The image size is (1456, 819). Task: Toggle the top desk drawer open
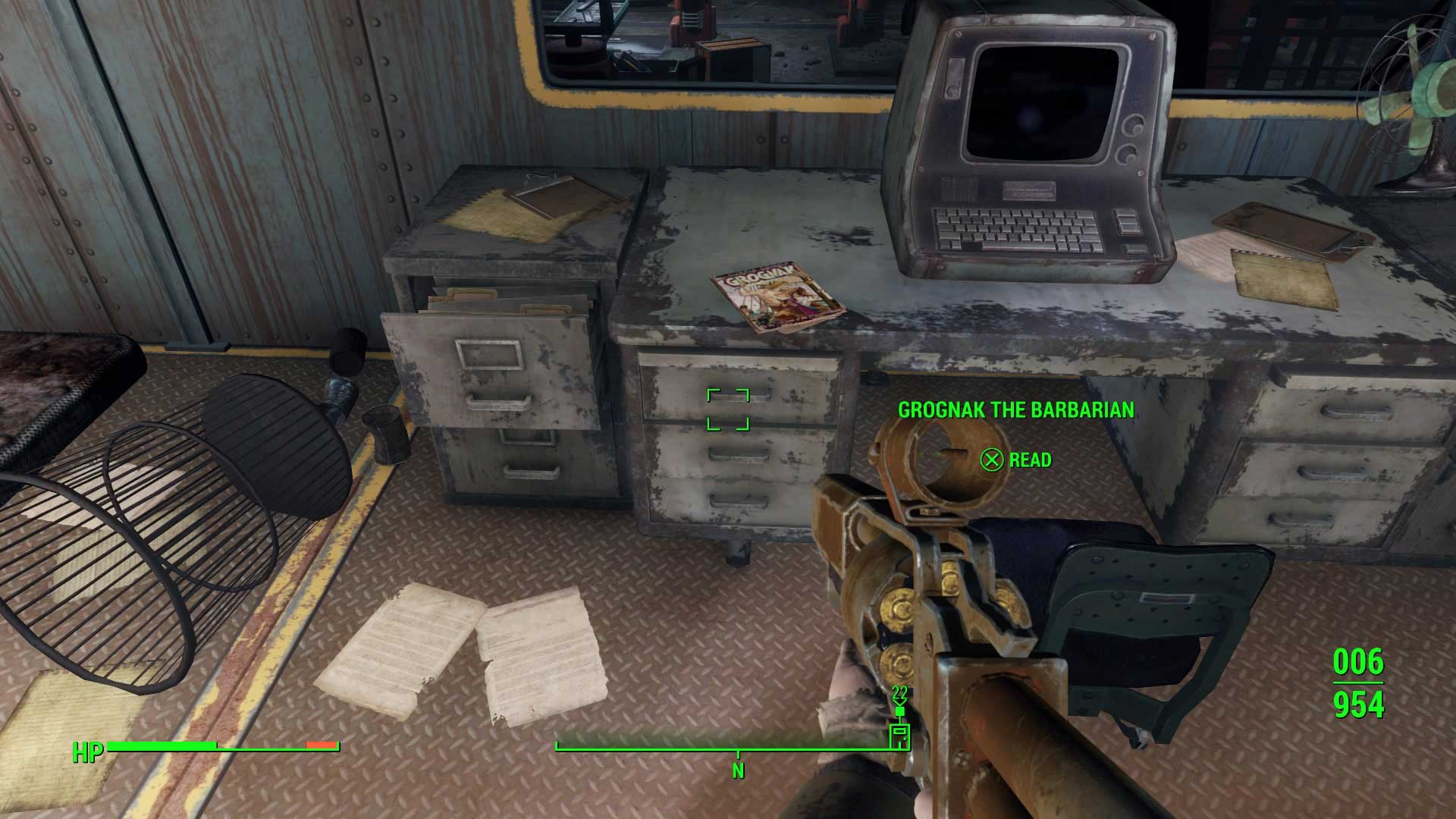[739, 388]
